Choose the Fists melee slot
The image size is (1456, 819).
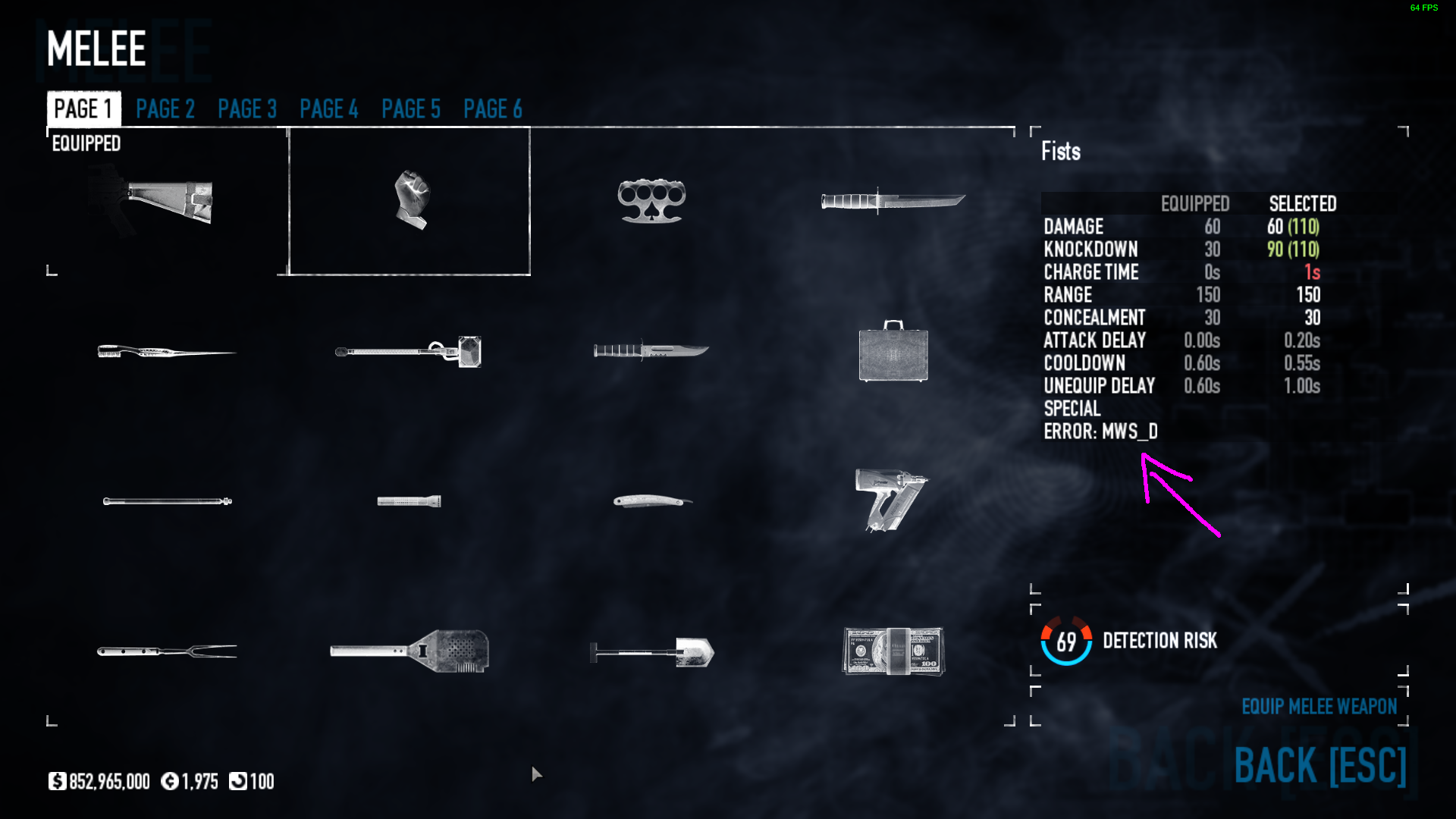point(409,202)
